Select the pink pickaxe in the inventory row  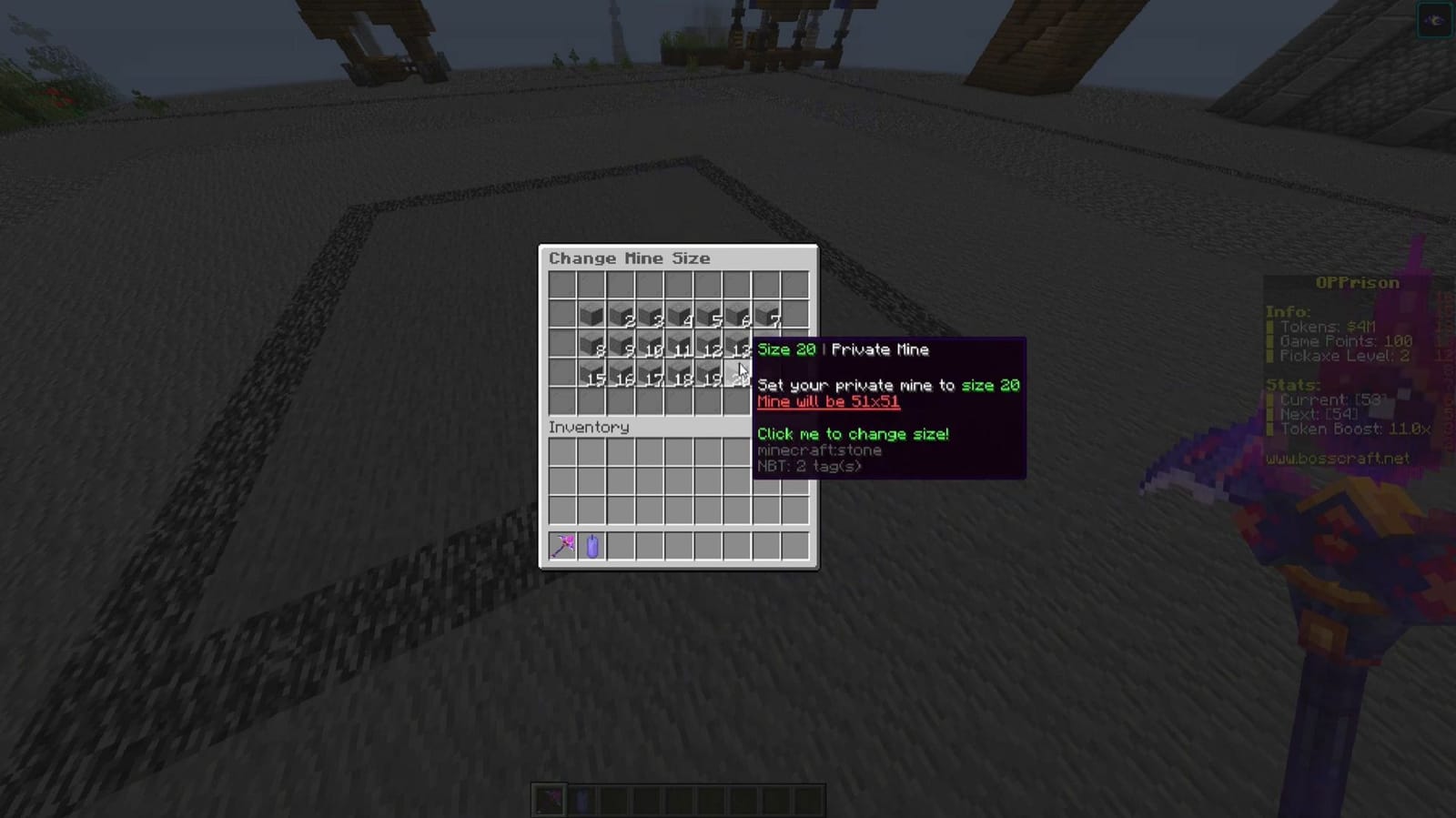[564, 545]
